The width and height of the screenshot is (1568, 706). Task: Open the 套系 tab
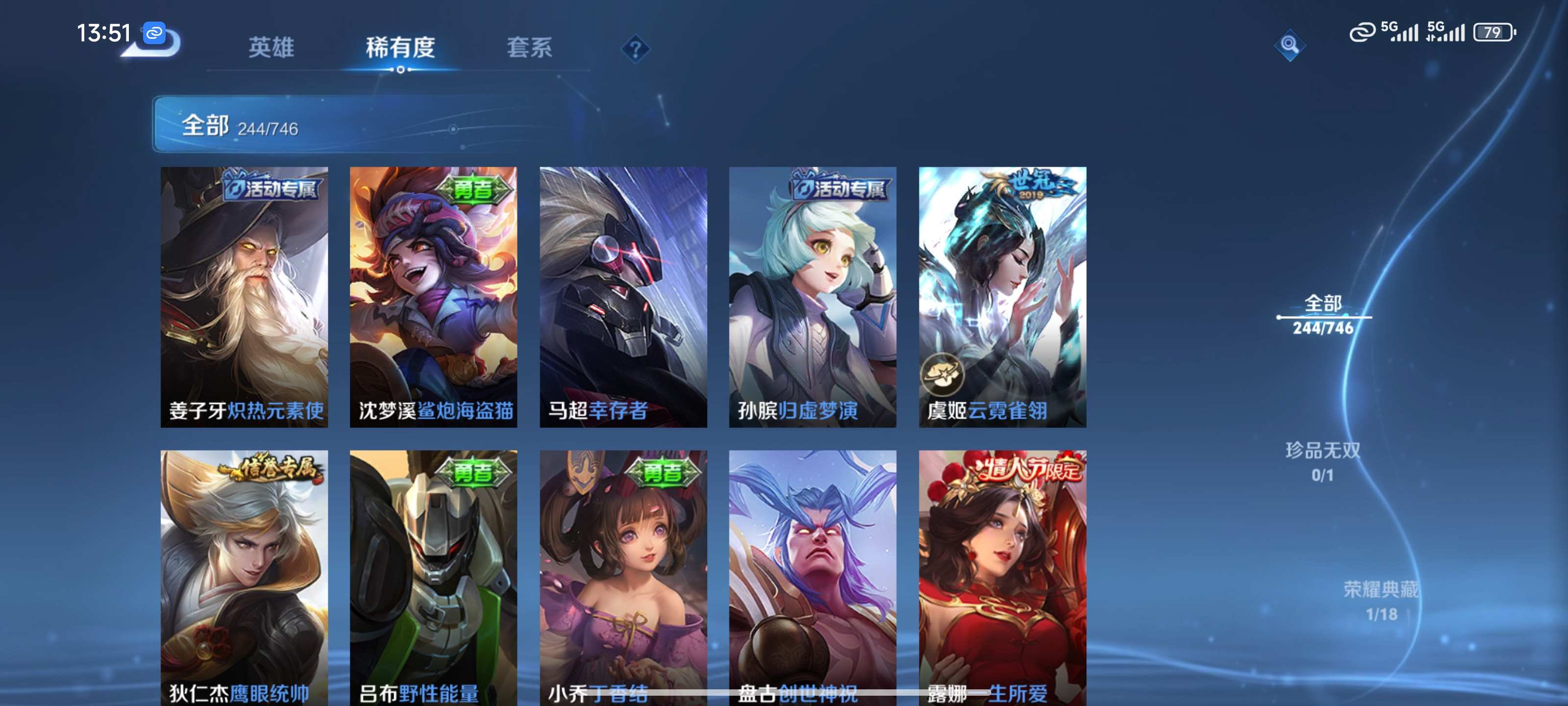click(529, 48)
